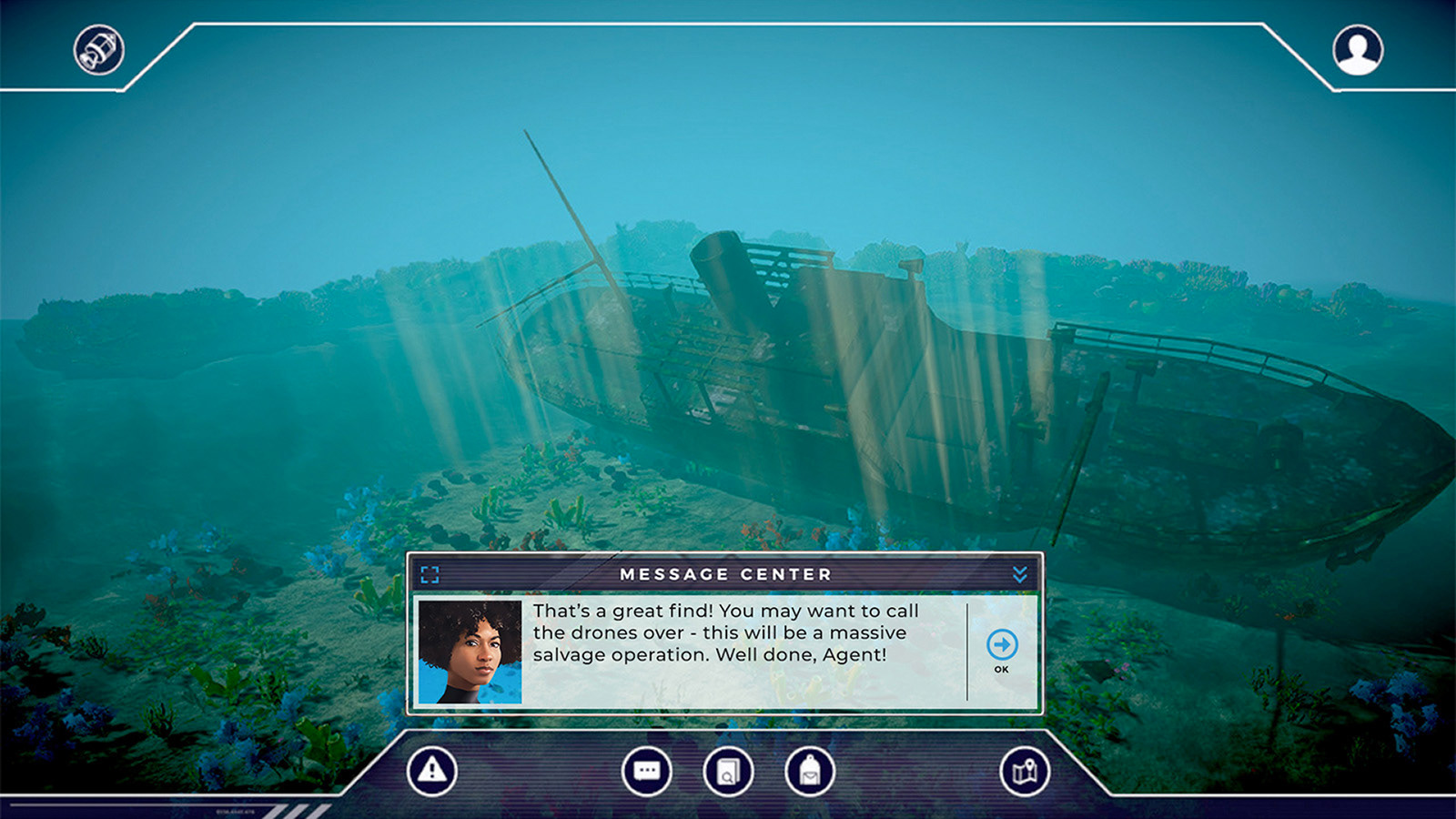Screen dimensions: 1456x819
Task: Collapse the Message Center panel
Action: (x=1020, y=574)
